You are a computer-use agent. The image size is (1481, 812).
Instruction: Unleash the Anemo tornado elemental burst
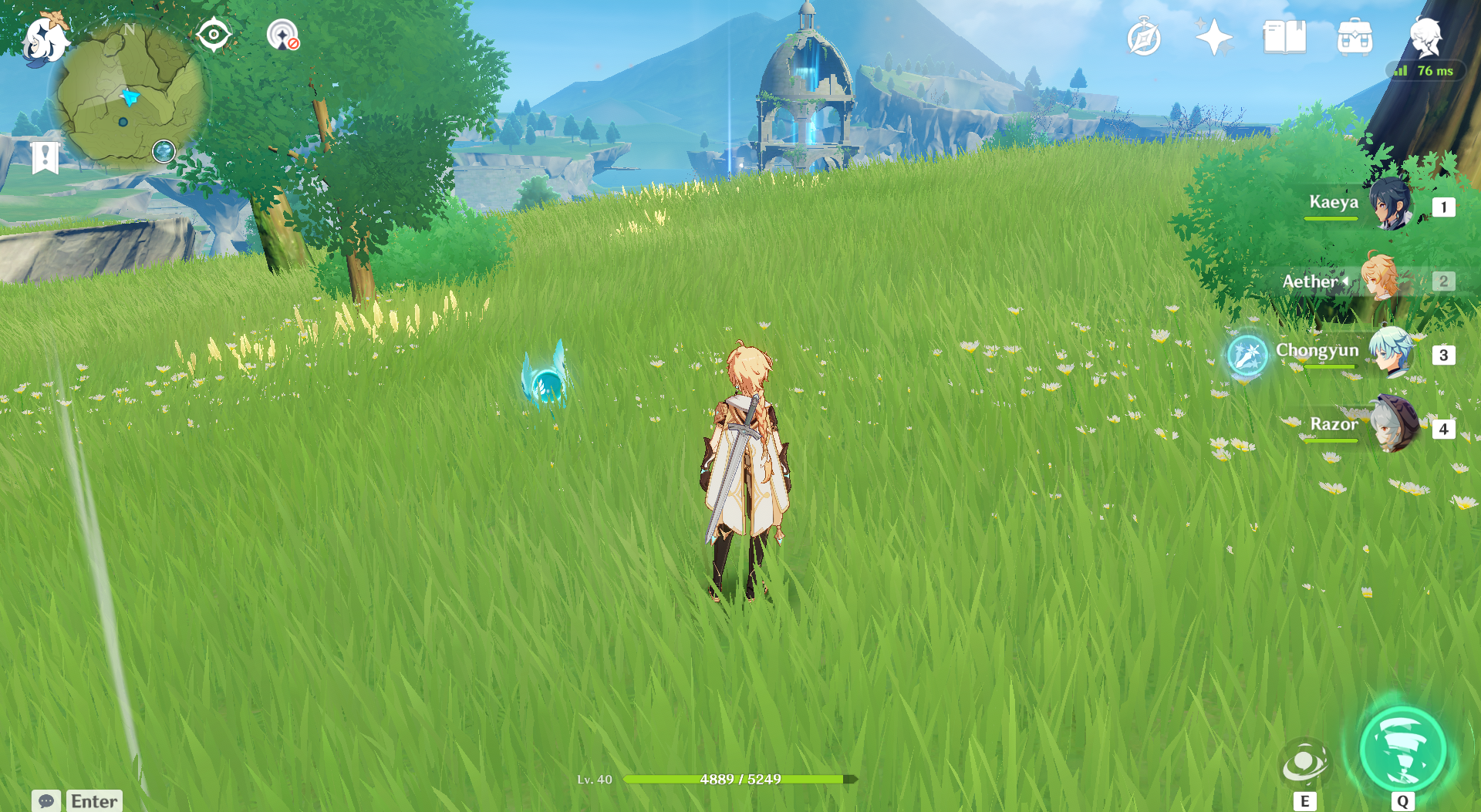coord(1402,750)
